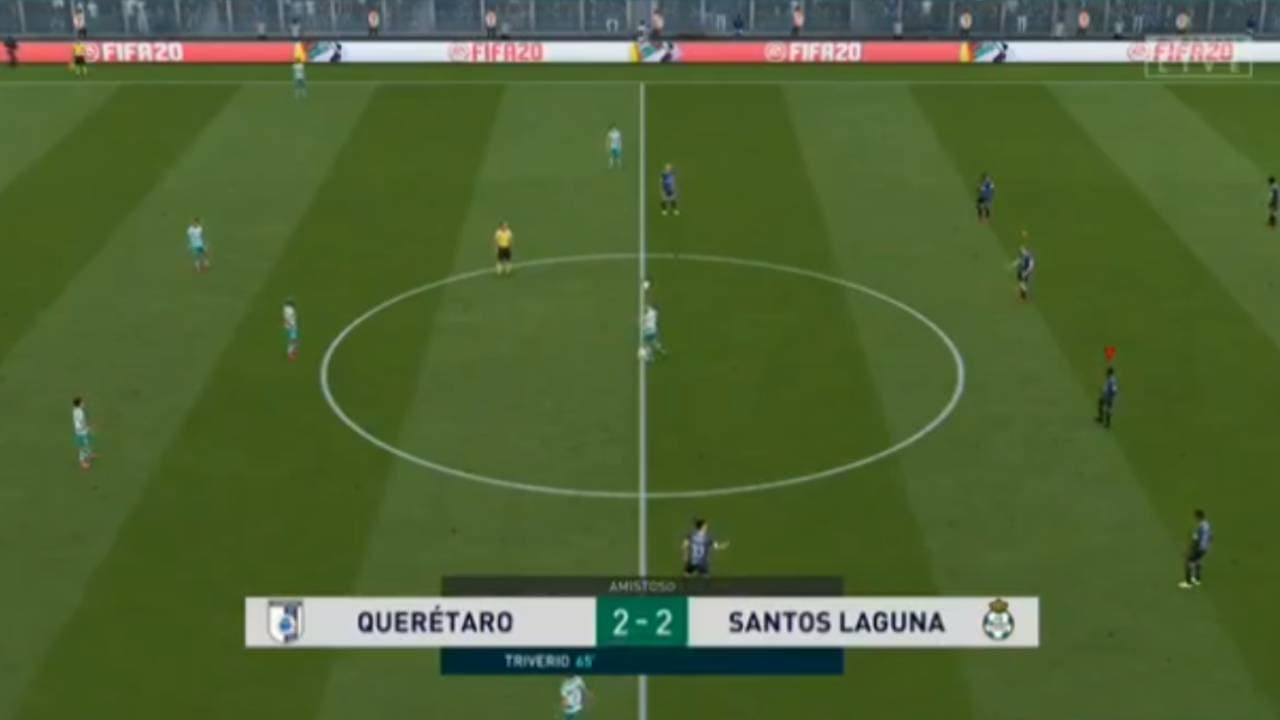
Task: Click the 2-2 score display in the scoreboard
Action: point(640,620)
